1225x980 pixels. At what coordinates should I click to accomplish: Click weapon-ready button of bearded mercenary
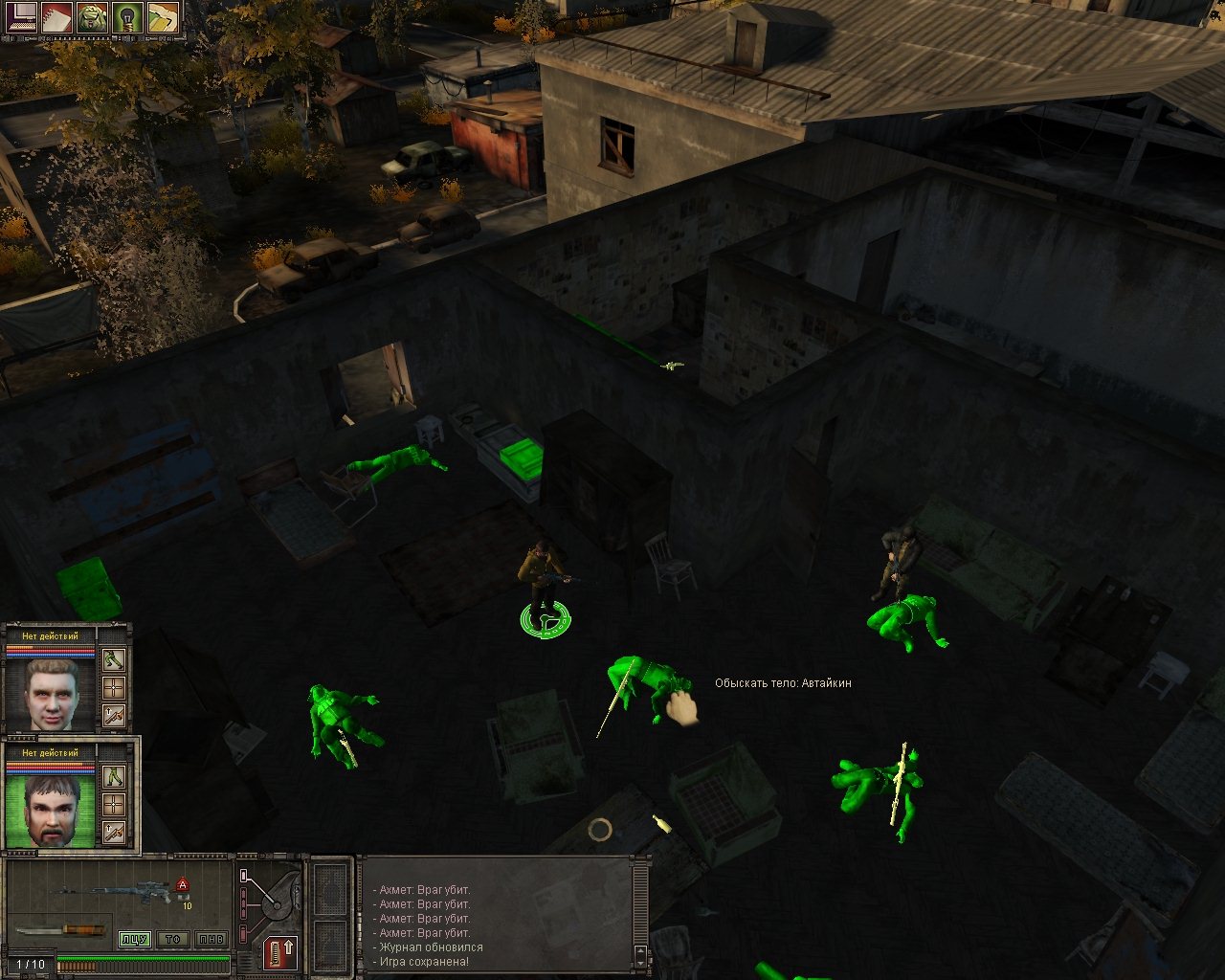pyautogui.click(x=114, y=833)
